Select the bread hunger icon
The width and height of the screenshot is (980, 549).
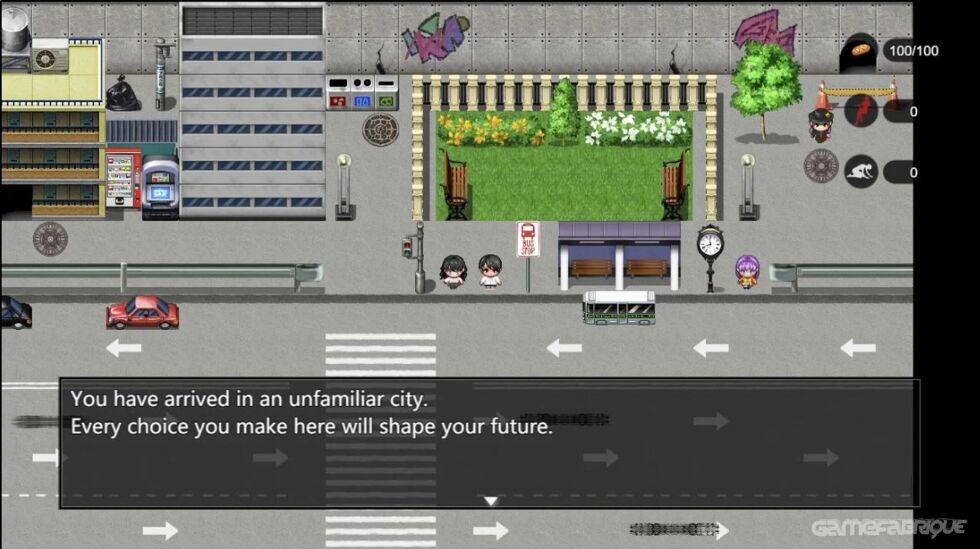click(x=861, y=52)
